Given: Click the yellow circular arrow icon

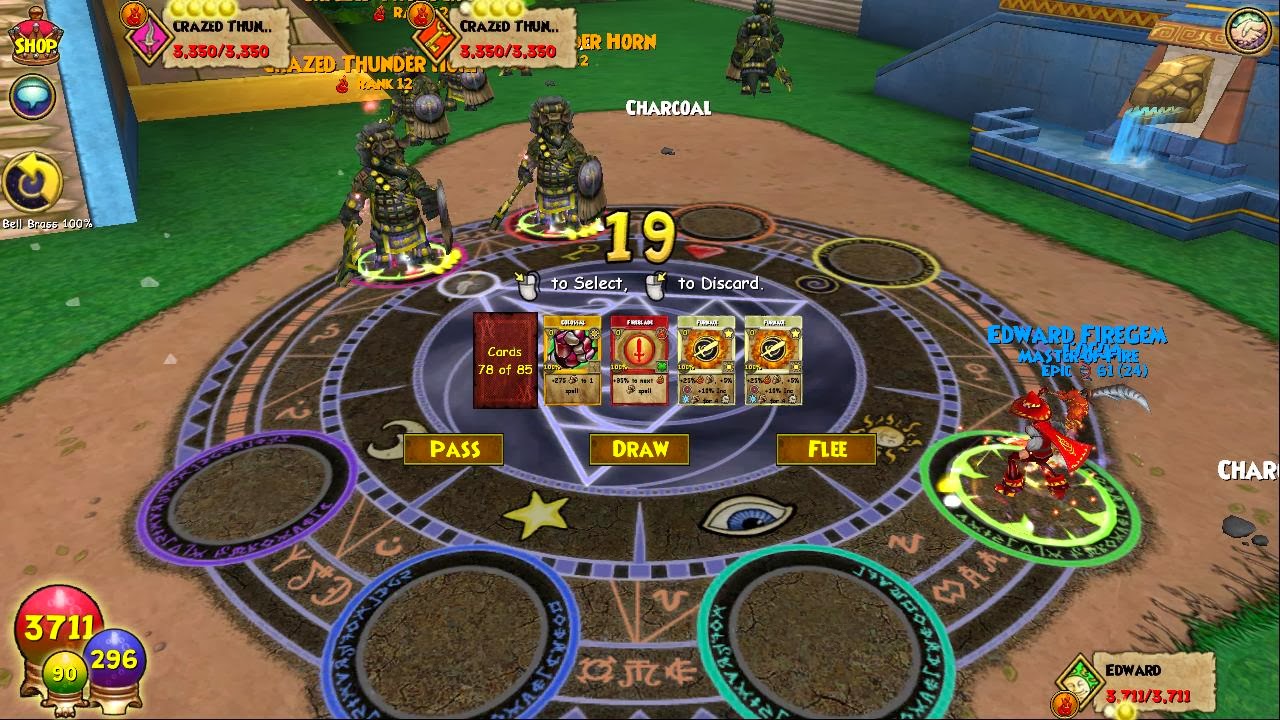Looking at the screenshot, I should tap(32, 184).
